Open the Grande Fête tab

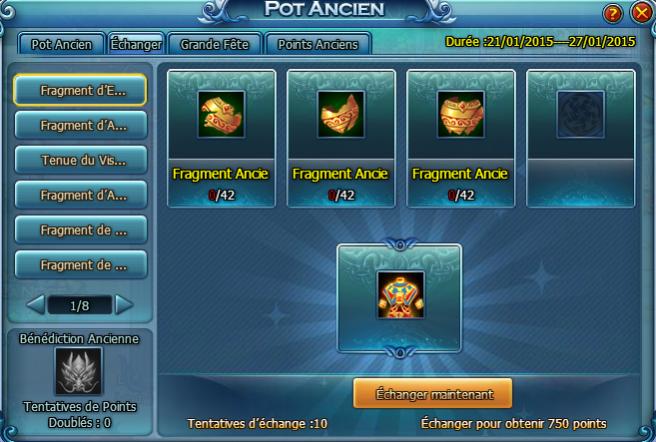pos(215,44)
